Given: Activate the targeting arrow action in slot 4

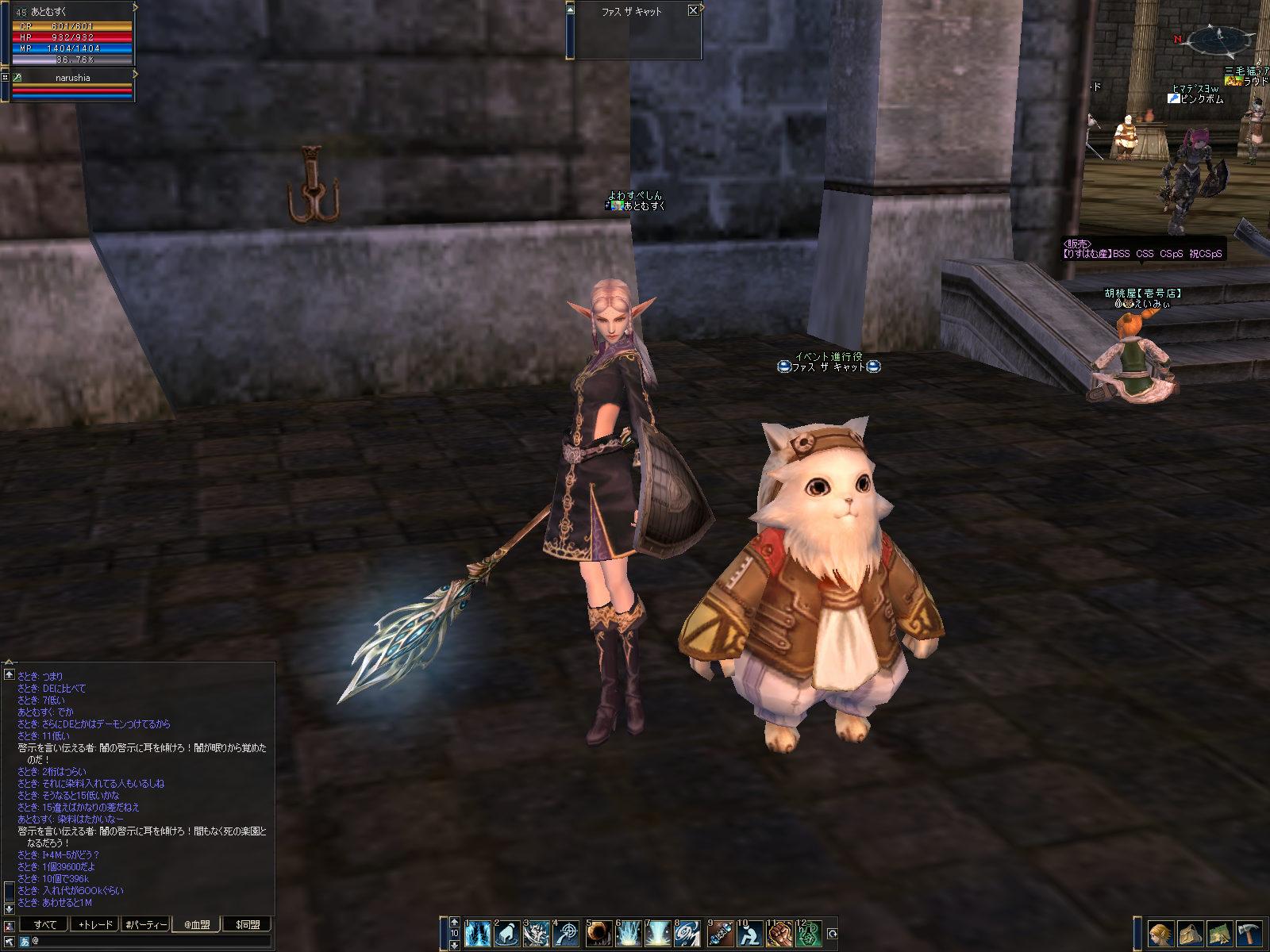Looking at the screenshot, I should (567, 934).
